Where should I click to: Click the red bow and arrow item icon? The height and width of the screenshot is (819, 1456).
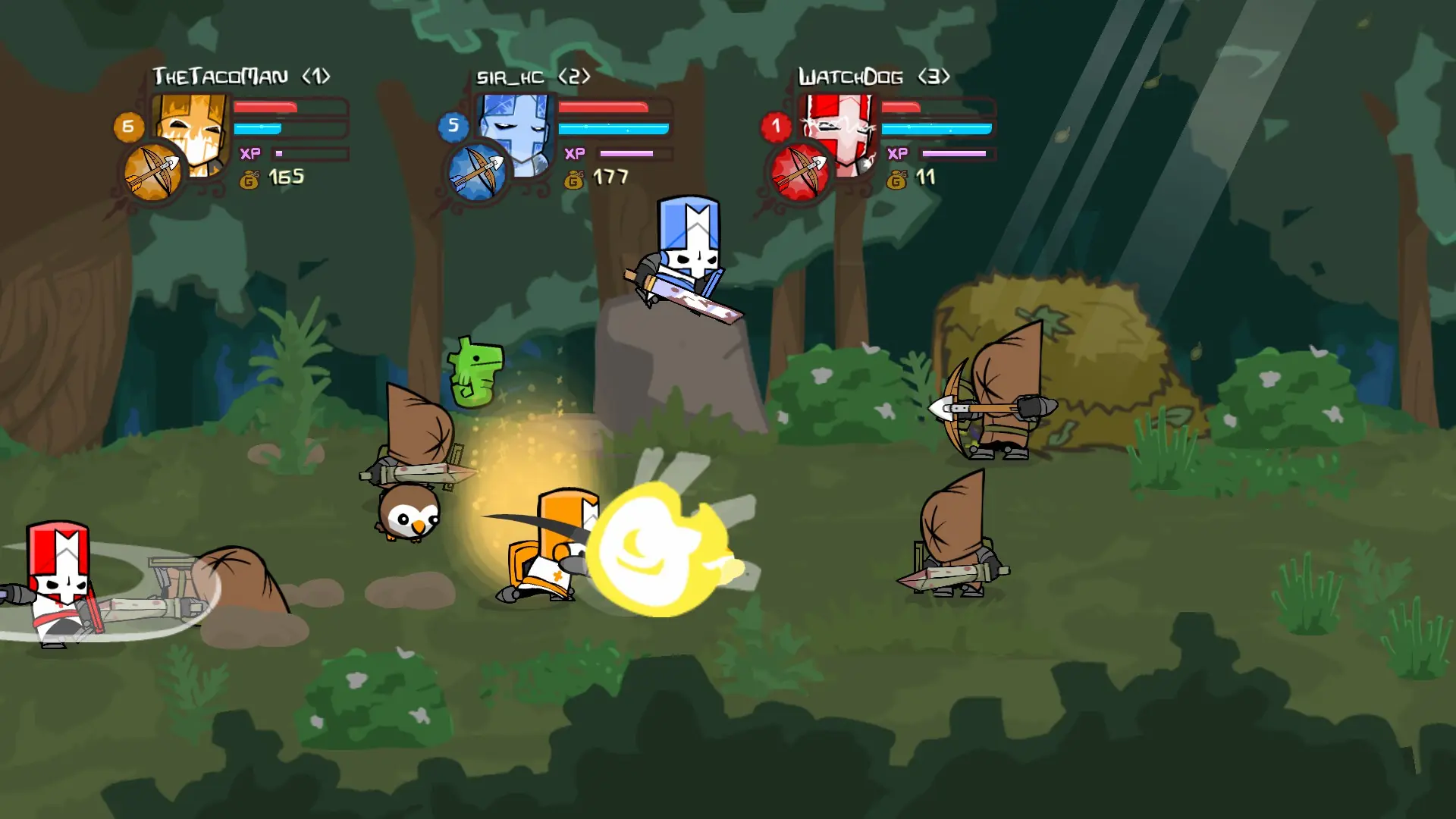coord(800,172)
